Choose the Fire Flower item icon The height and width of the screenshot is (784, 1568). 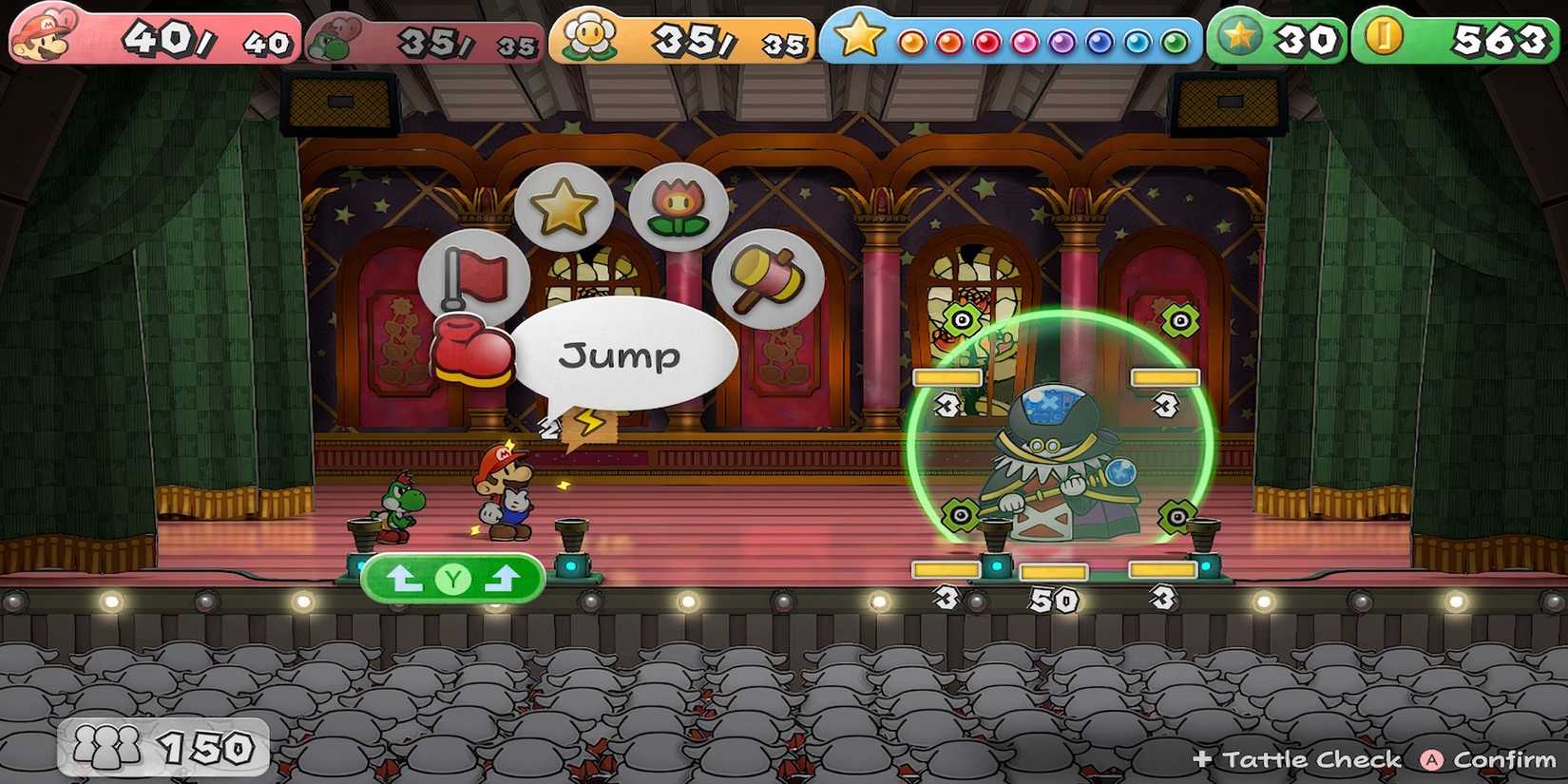pyautogui.click(x=677, y=205)
